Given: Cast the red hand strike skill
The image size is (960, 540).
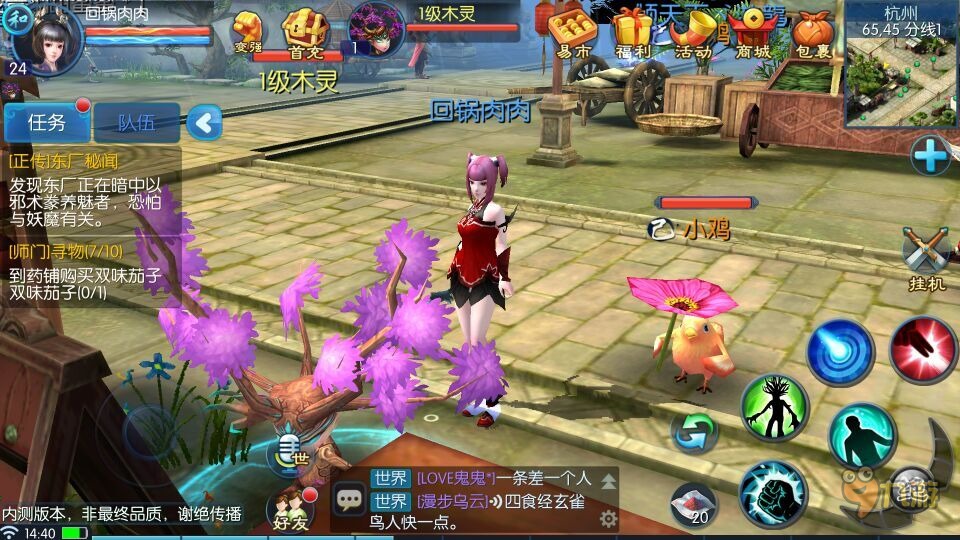Looking at the screenshot, I should coord(923,349).
